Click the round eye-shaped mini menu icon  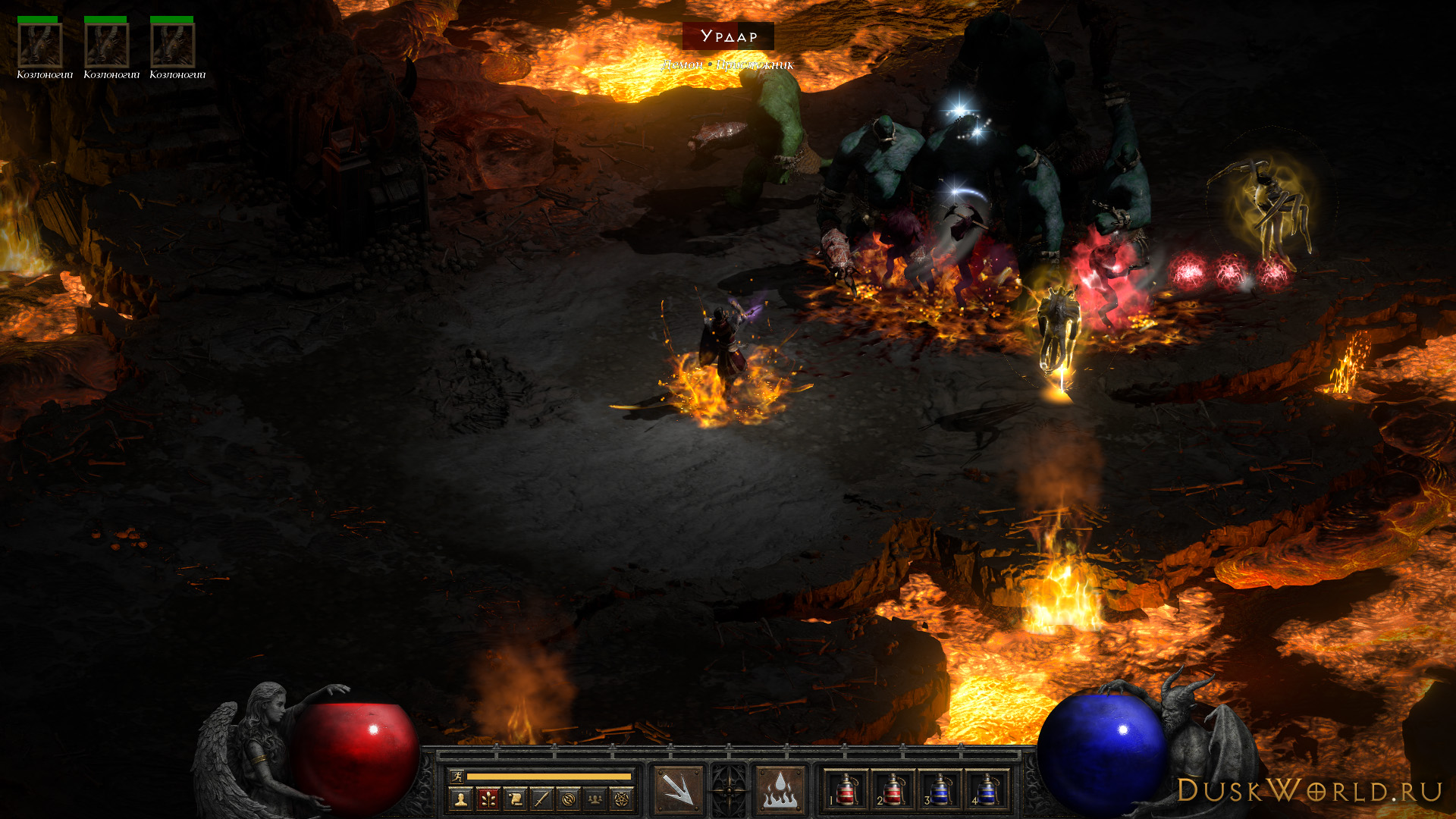tap(569, 799)
